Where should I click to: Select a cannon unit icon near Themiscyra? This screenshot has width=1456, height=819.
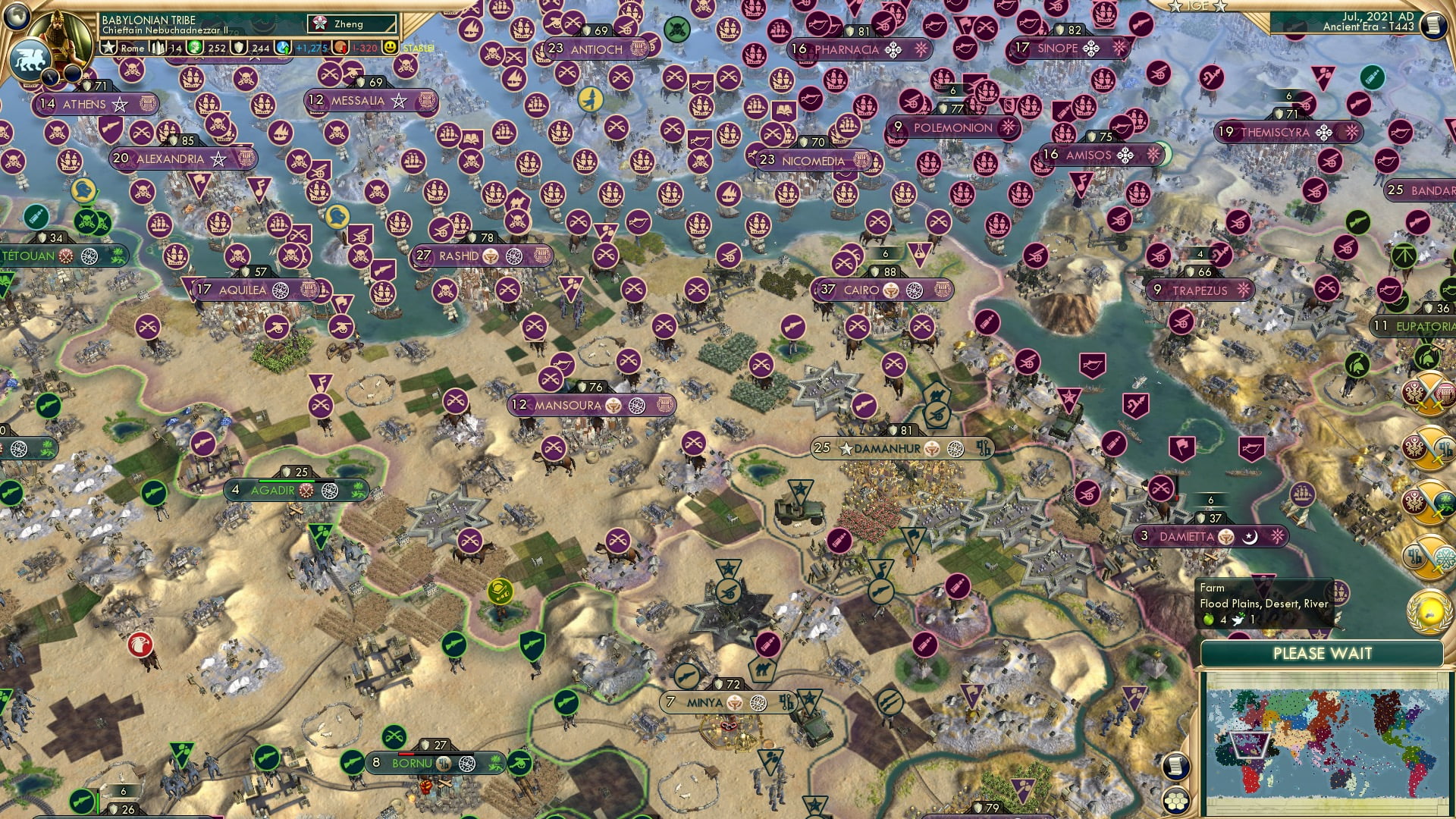click(1330, 162)
